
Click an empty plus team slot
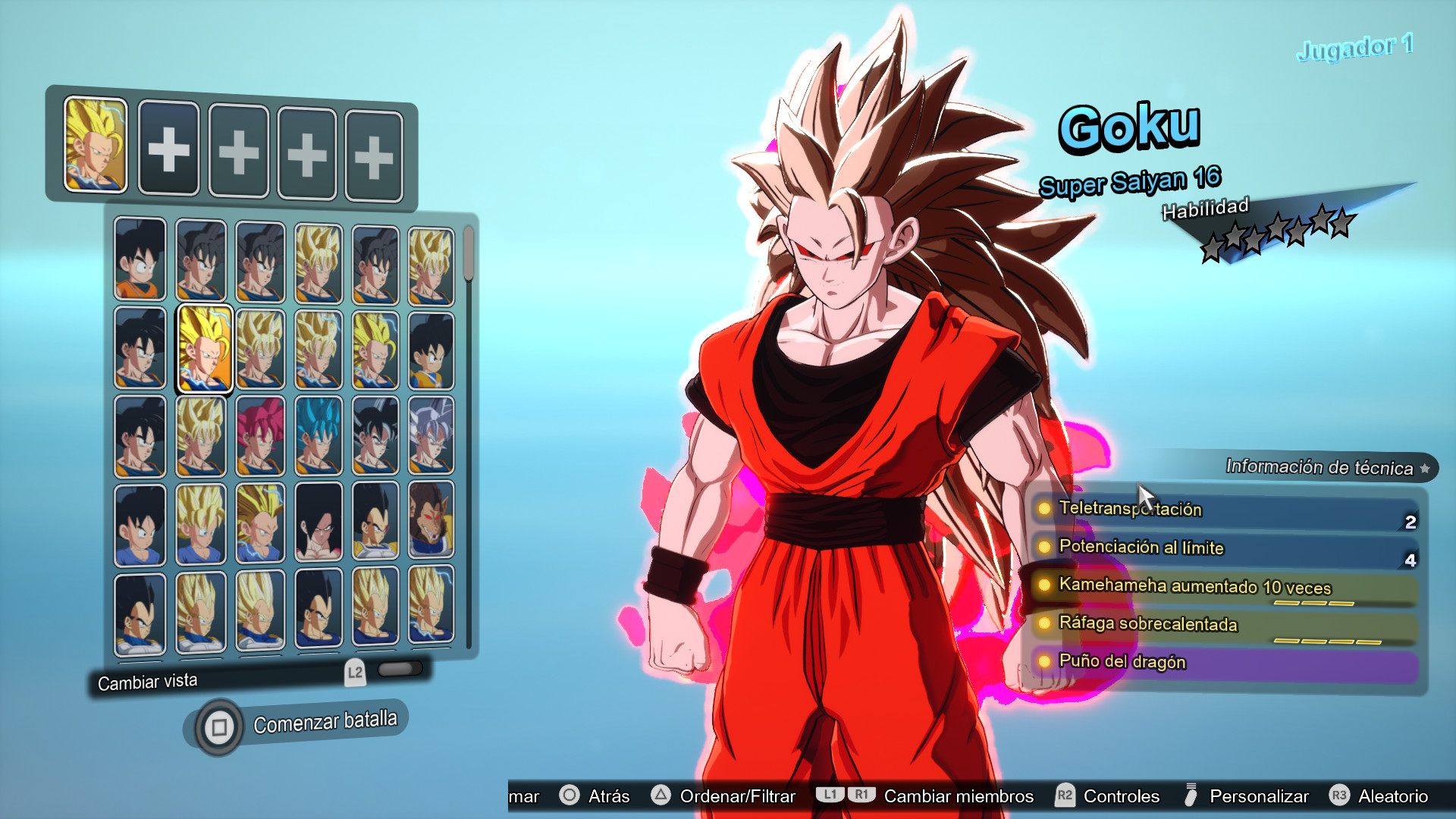[x=168, y=149]
